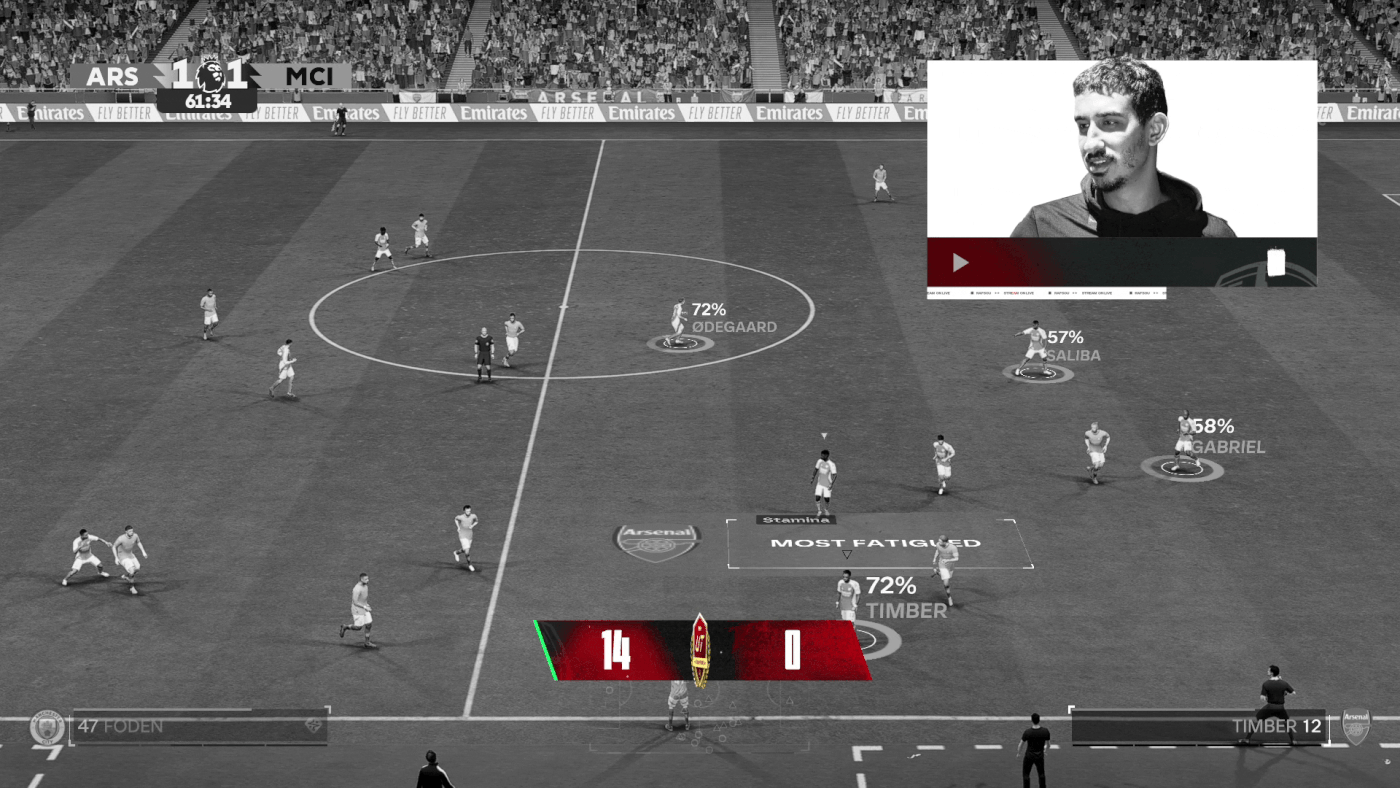The height and width of the screenshot is (788, 1400).
Task: Click the play triangle on the stream overlay
Action: tap(960, 263)
